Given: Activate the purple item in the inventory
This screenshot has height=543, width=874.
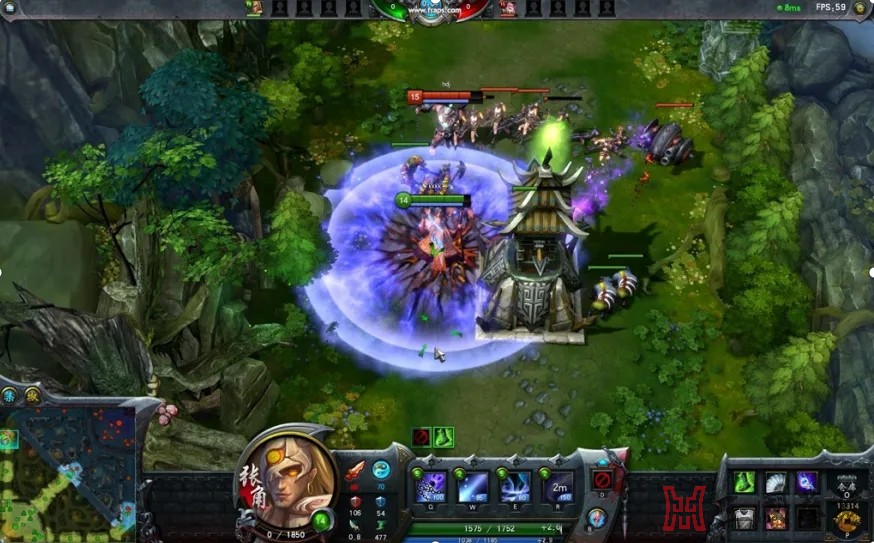Looking at the screenshot, I should (806, 483).
